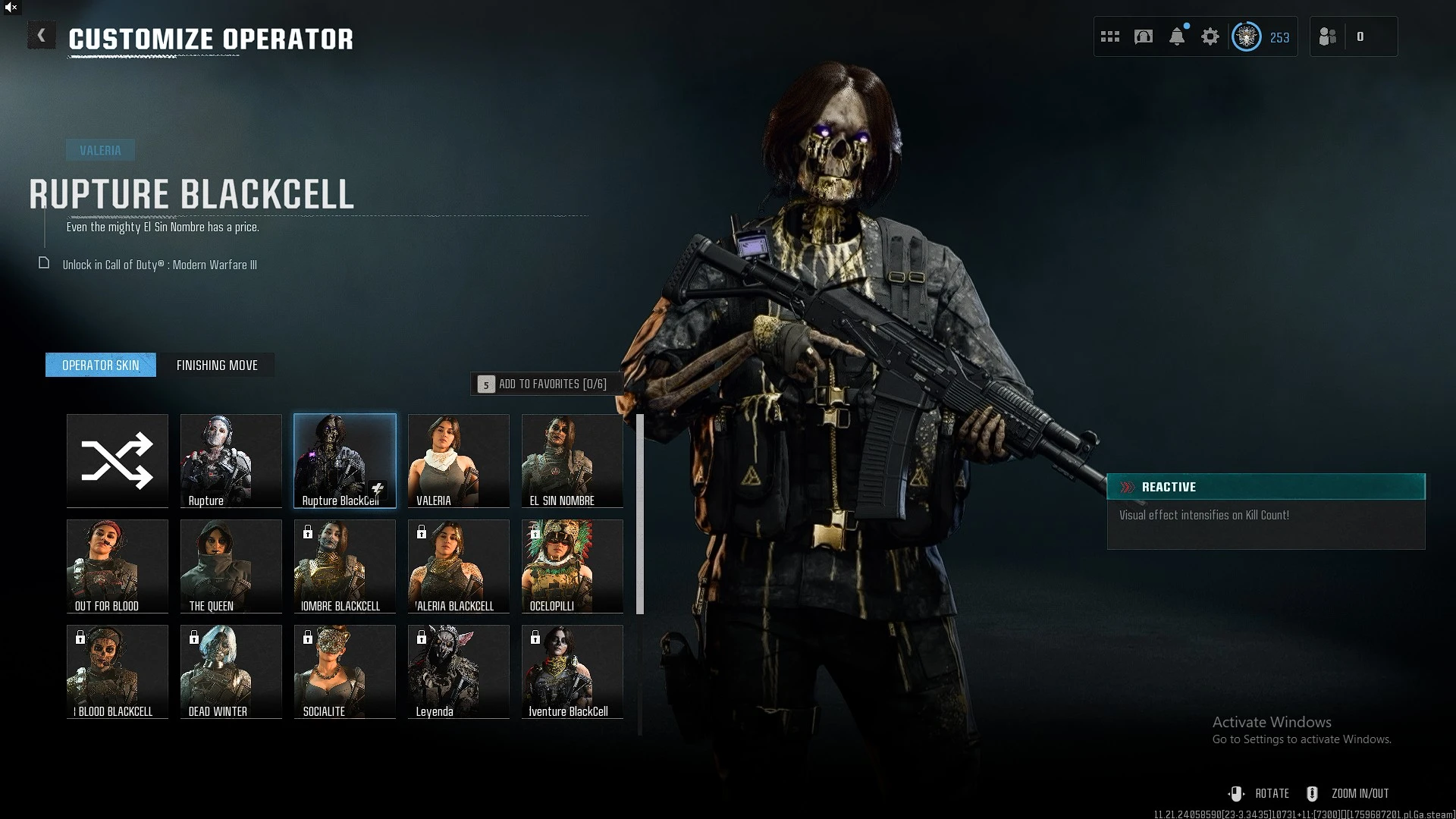
Task: Choose the locked Socialite skin
Action: (x=345, y=671)
